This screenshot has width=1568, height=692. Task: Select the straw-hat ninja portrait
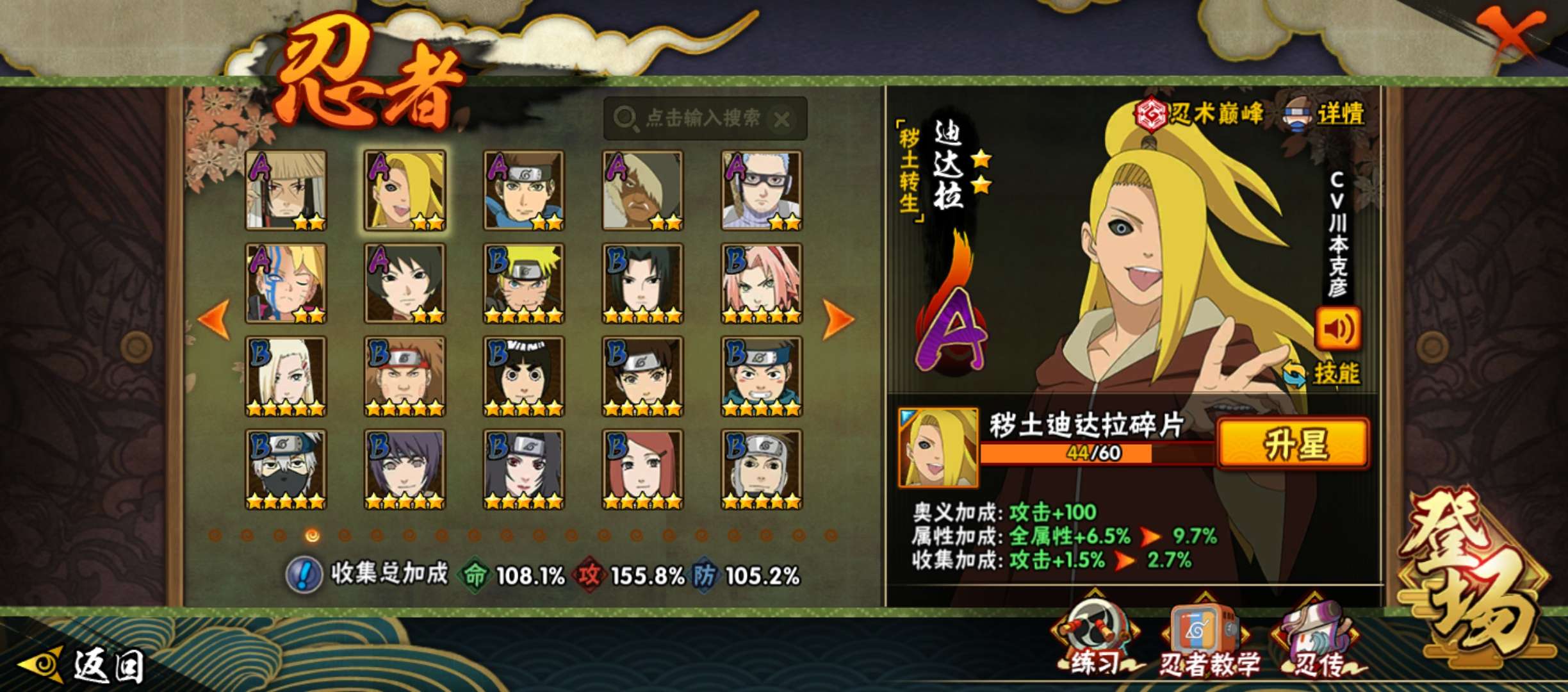pos(286,190)
